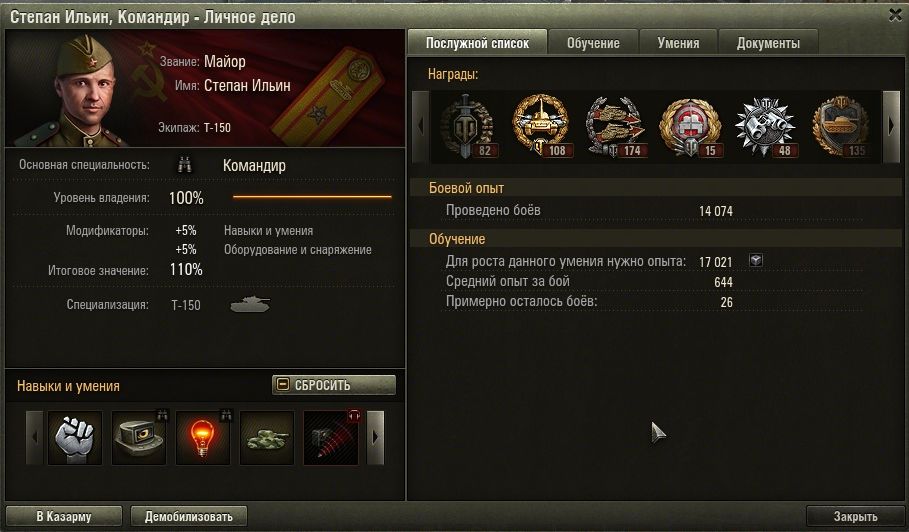Show the Документы tab
Image resolution: width=909 pixels, height=532 pixels.
tap(768, 43)
